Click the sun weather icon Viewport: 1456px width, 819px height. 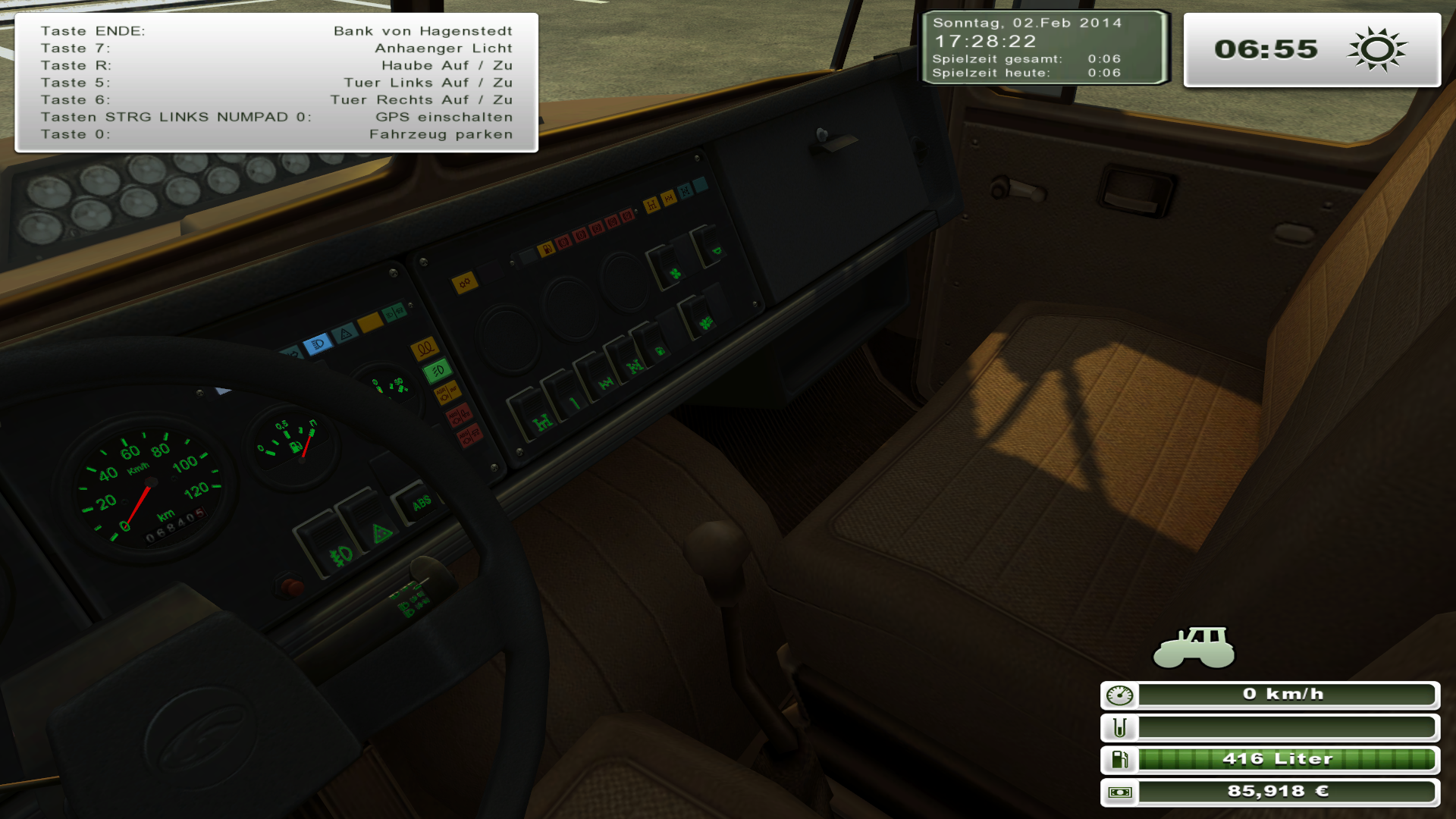1377,50
